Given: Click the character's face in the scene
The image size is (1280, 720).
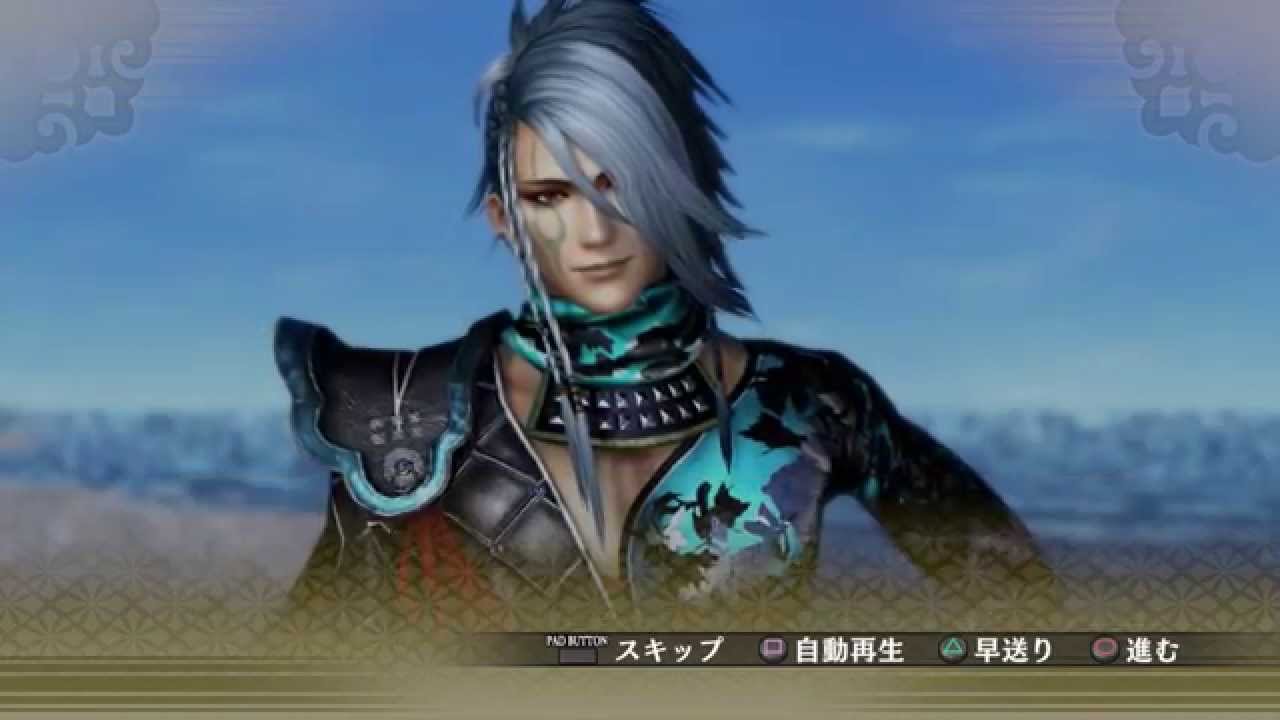Looking at the screenshot, I should point(590,230).
